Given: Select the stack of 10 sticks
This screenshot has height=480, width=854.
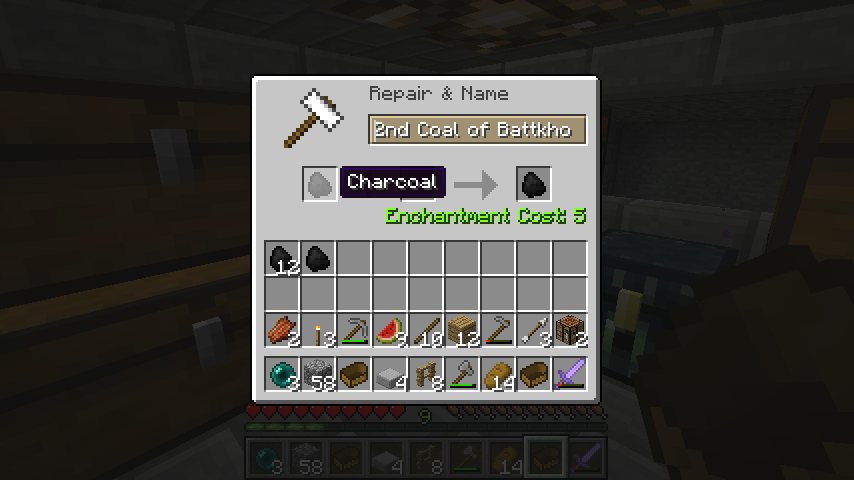Looking at the screenshot, I should click(426, 331).
